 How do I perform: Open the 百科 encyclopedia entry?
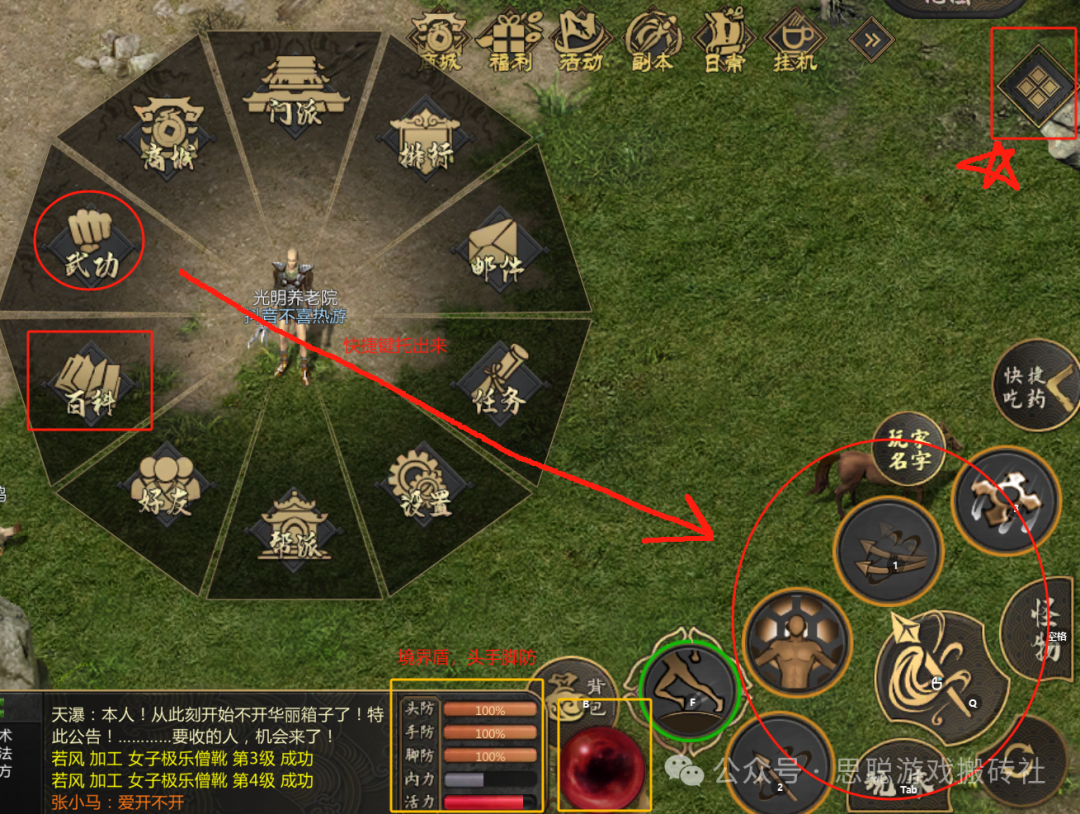click(91, 381)
